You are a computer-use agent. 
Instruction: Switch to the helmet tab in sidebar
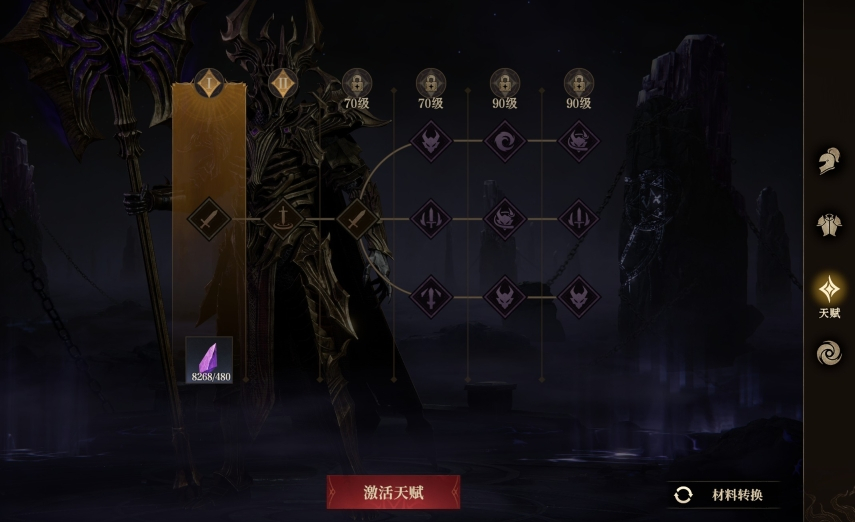click(829, 161)
